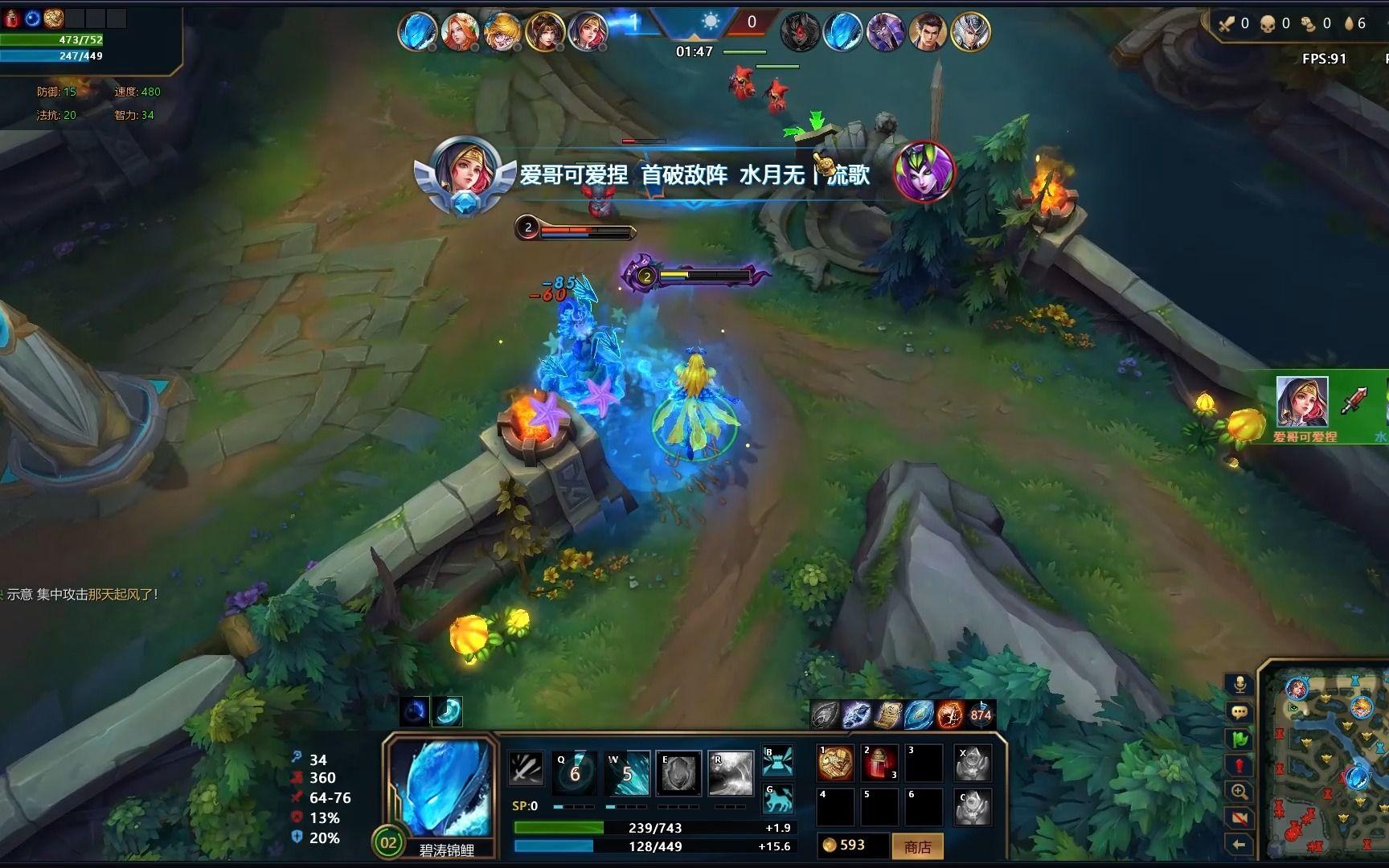Select the golden item in slot 1
The width and height of the screenshot is (1389, 868).
[835, 763]
